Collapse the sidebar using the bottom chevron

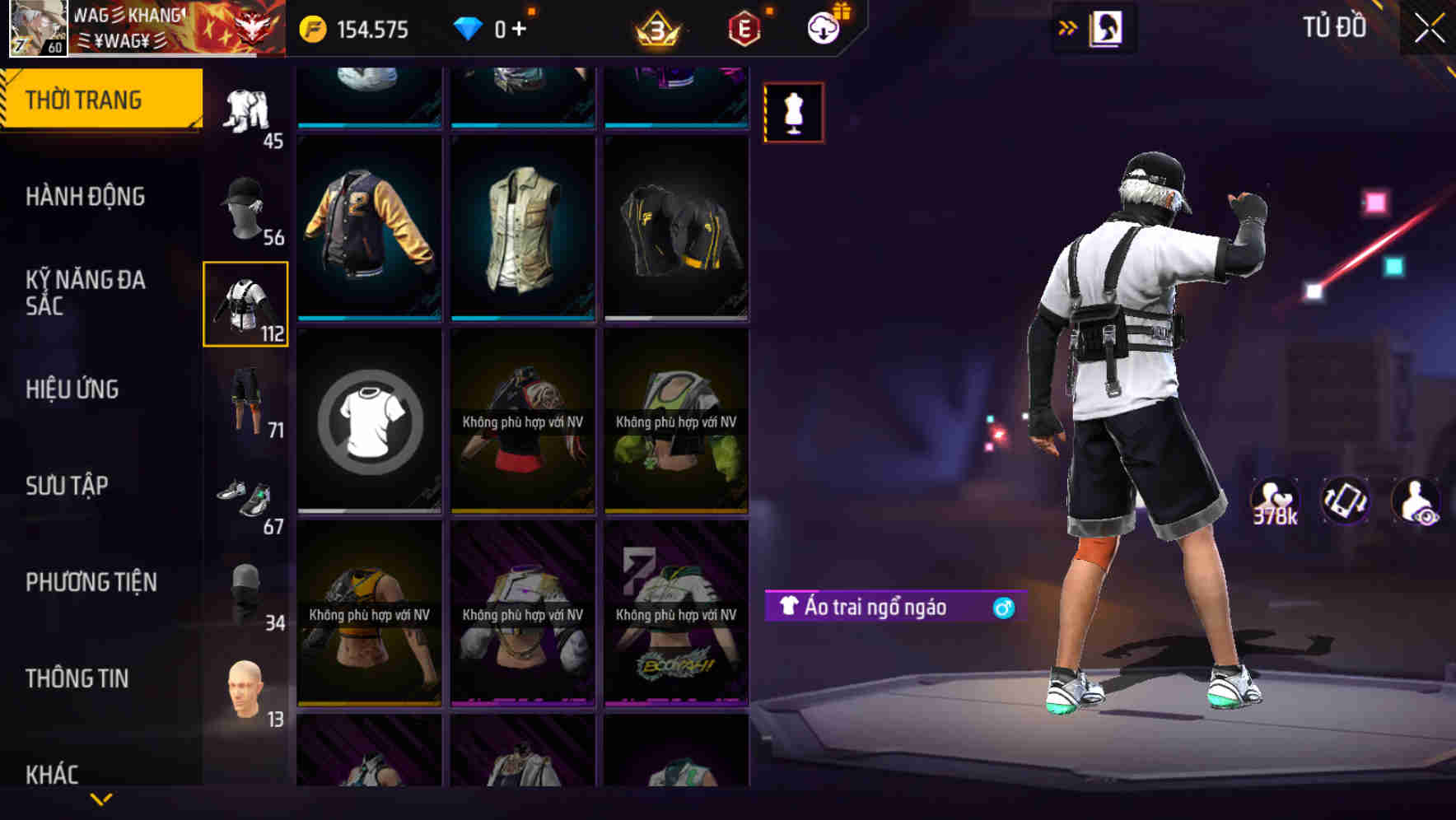pyautogui.click(x=101, y=800)
